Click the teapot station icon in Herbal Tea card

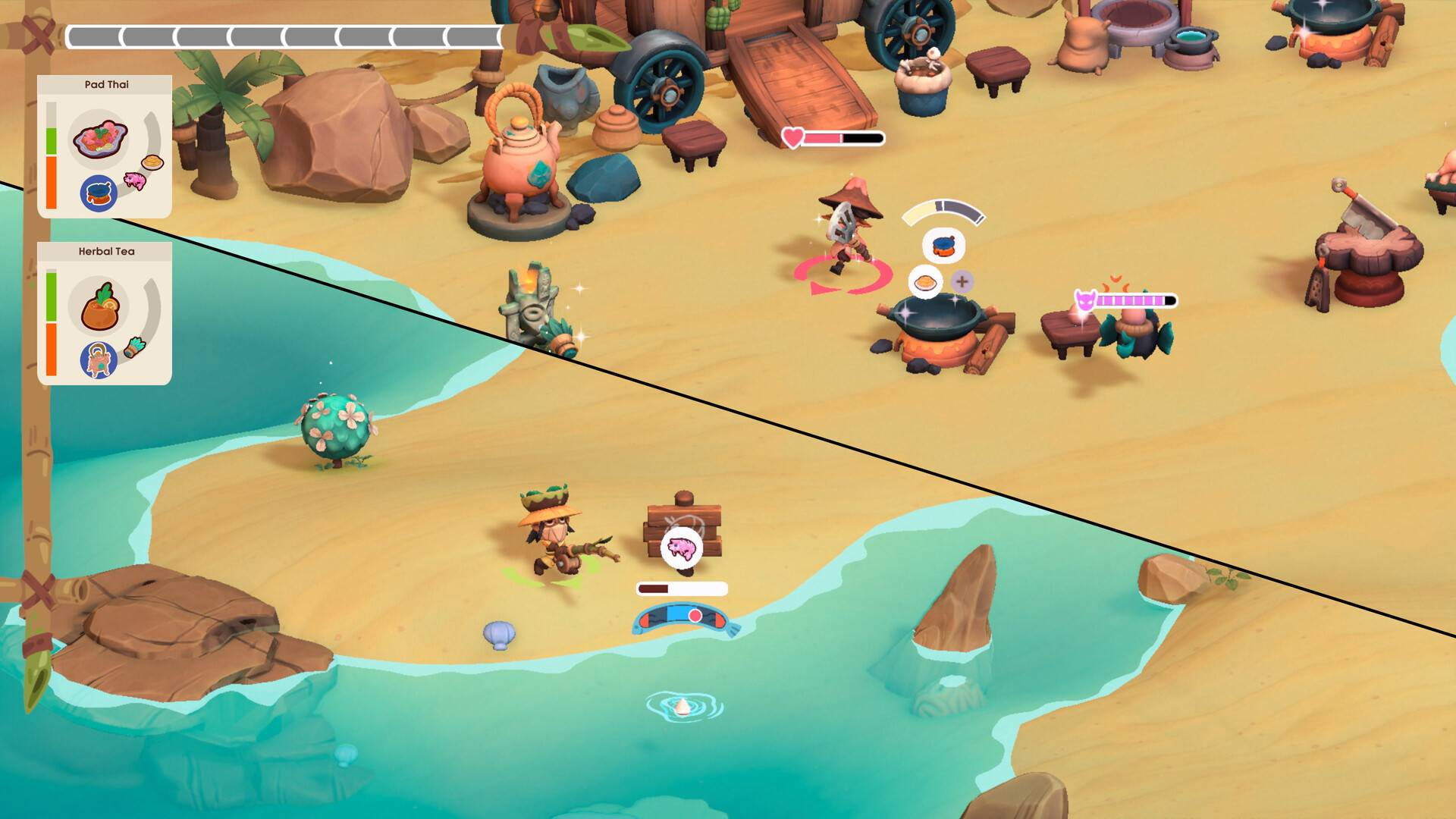coord(99,359)
